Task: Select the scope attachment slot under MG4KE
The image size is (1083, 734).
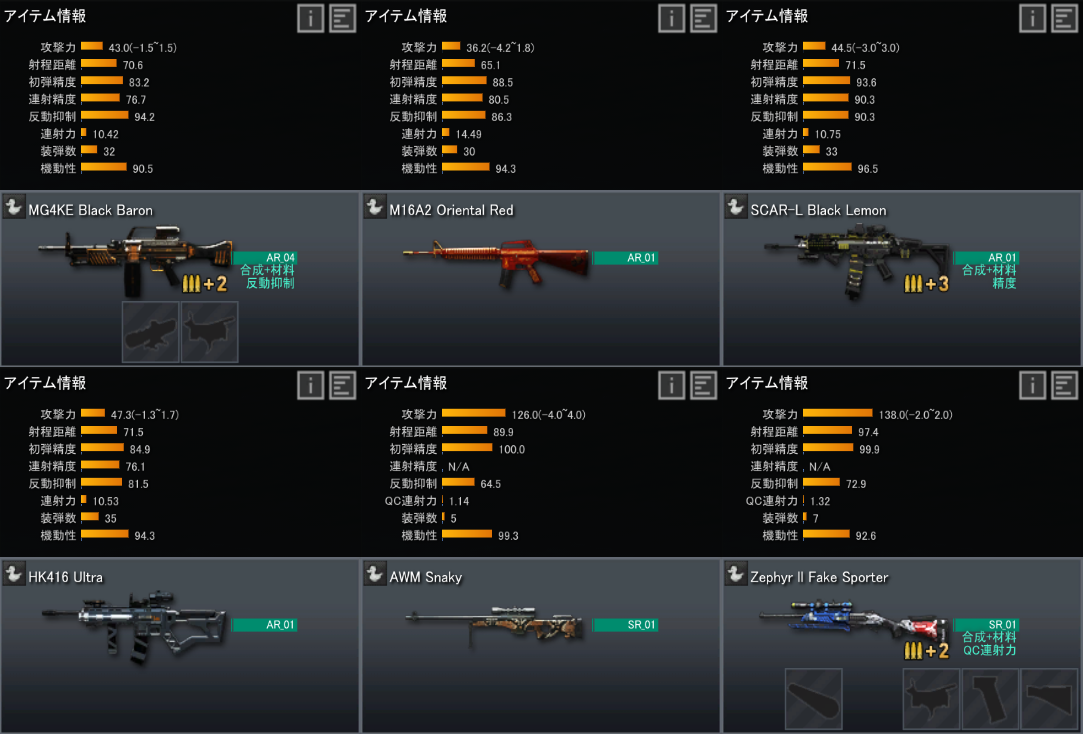Action: (150, 332)
